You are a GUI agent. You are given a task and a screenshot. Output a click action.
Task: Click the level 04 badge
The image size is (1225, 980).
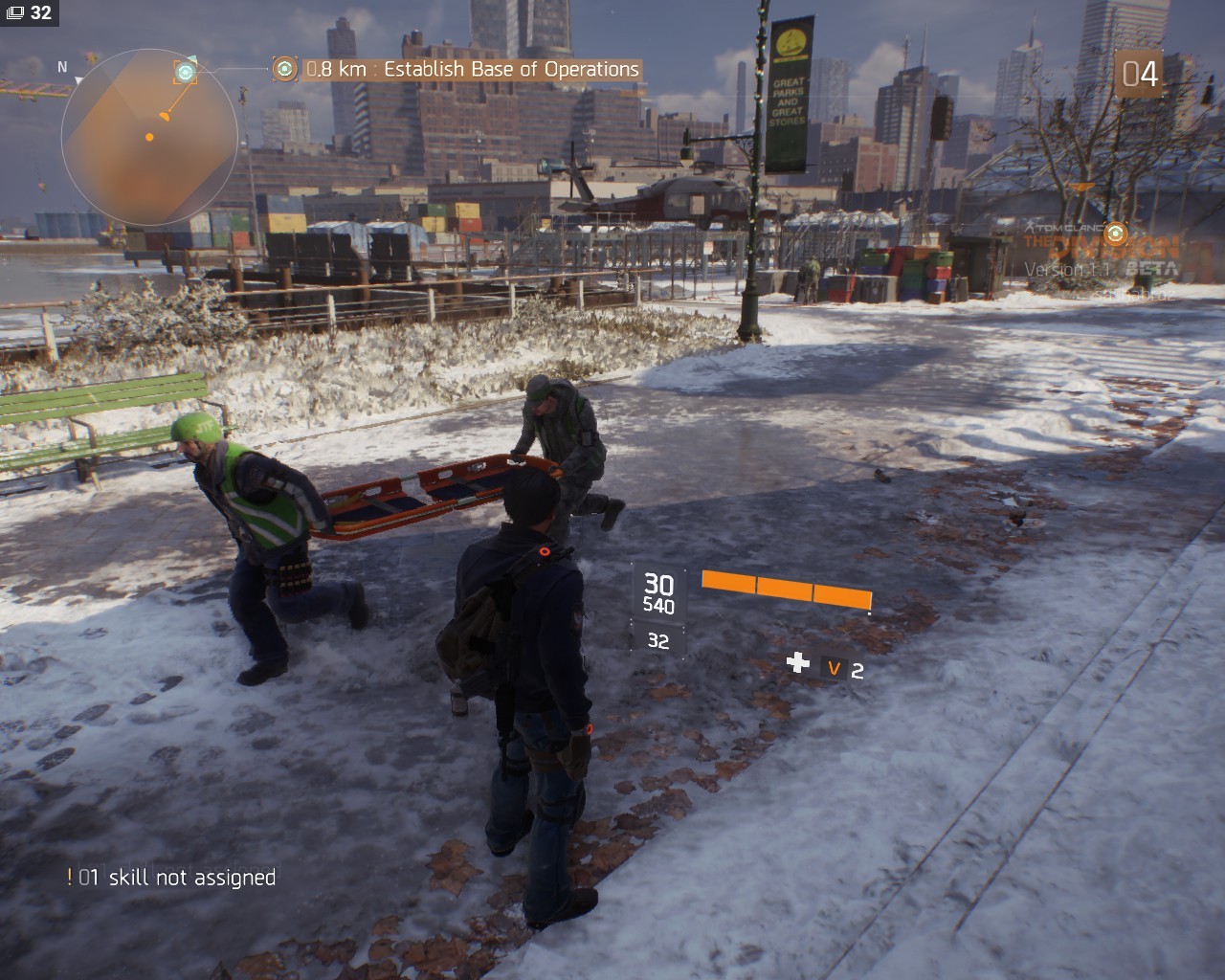(x=1139, y=74)
